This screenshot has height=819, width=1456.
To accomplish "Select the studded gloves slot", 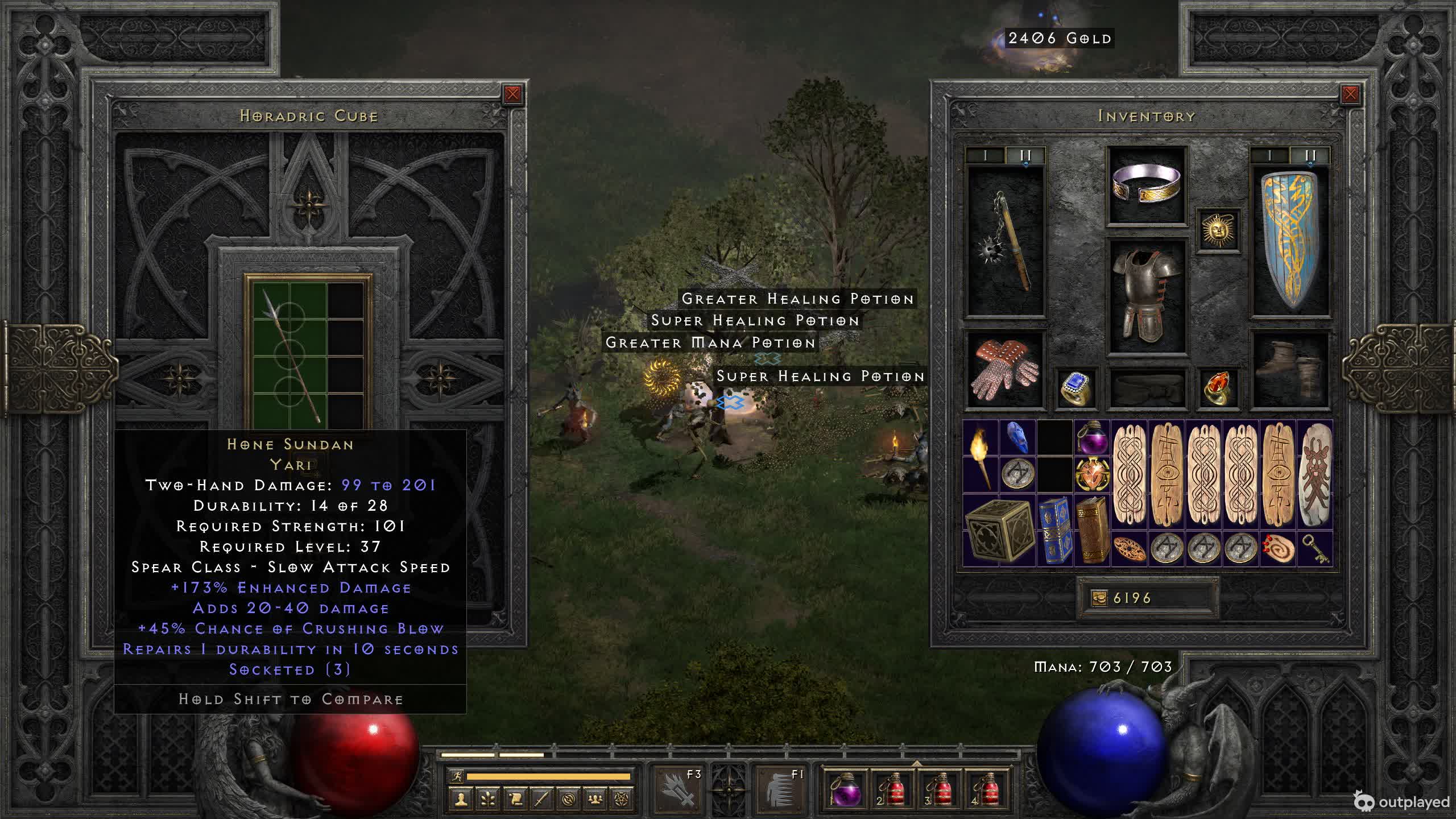I will coord(1004,370).
